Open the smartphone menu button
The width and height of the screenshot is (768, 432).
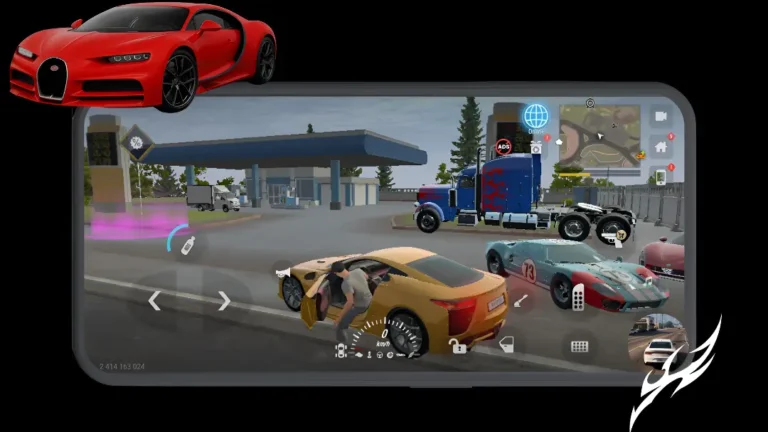click(x=660, y=177)
